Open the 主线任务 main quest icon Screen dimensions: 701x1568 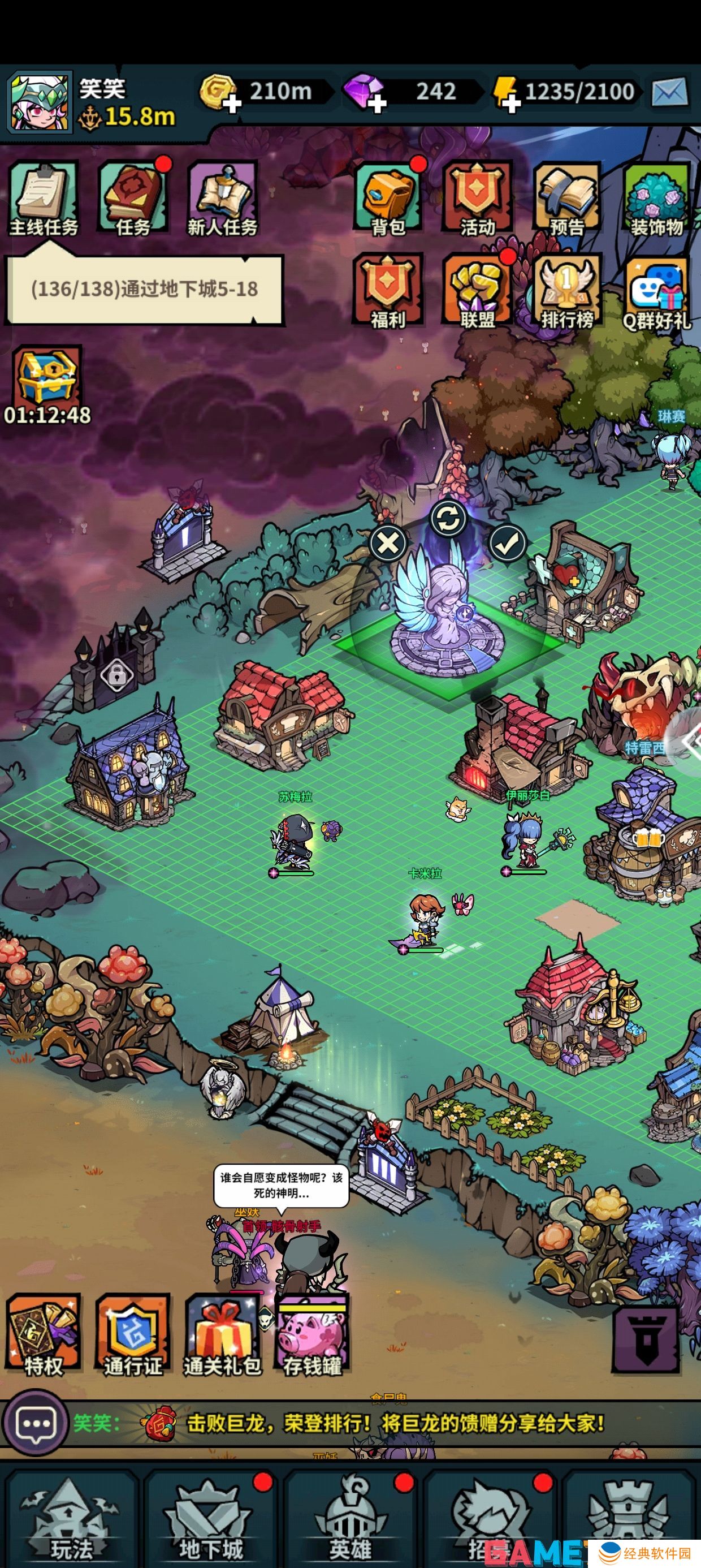(x=44, y=199)
